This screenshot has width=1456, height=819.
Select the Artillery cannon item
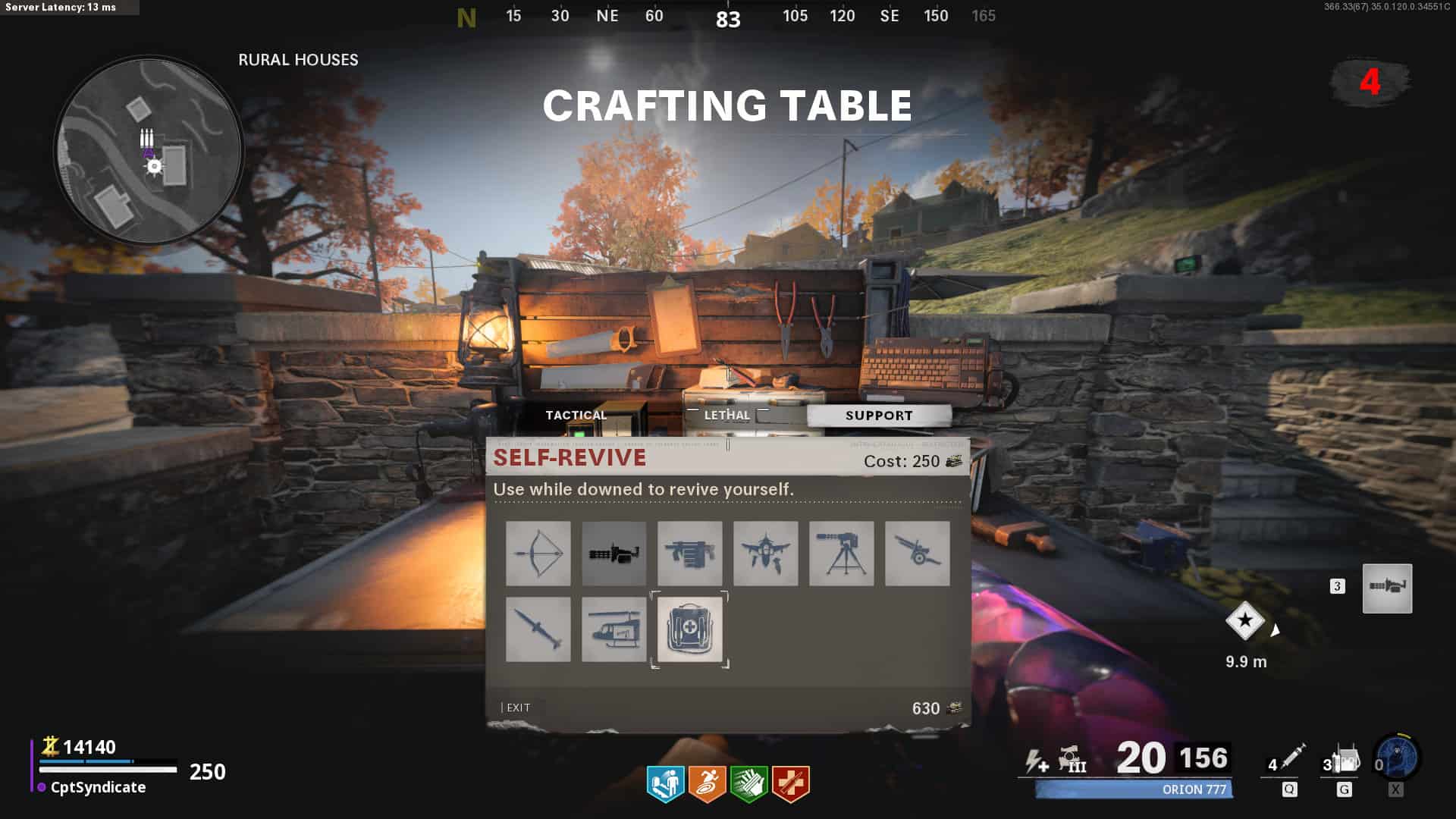tap(917, 554)
